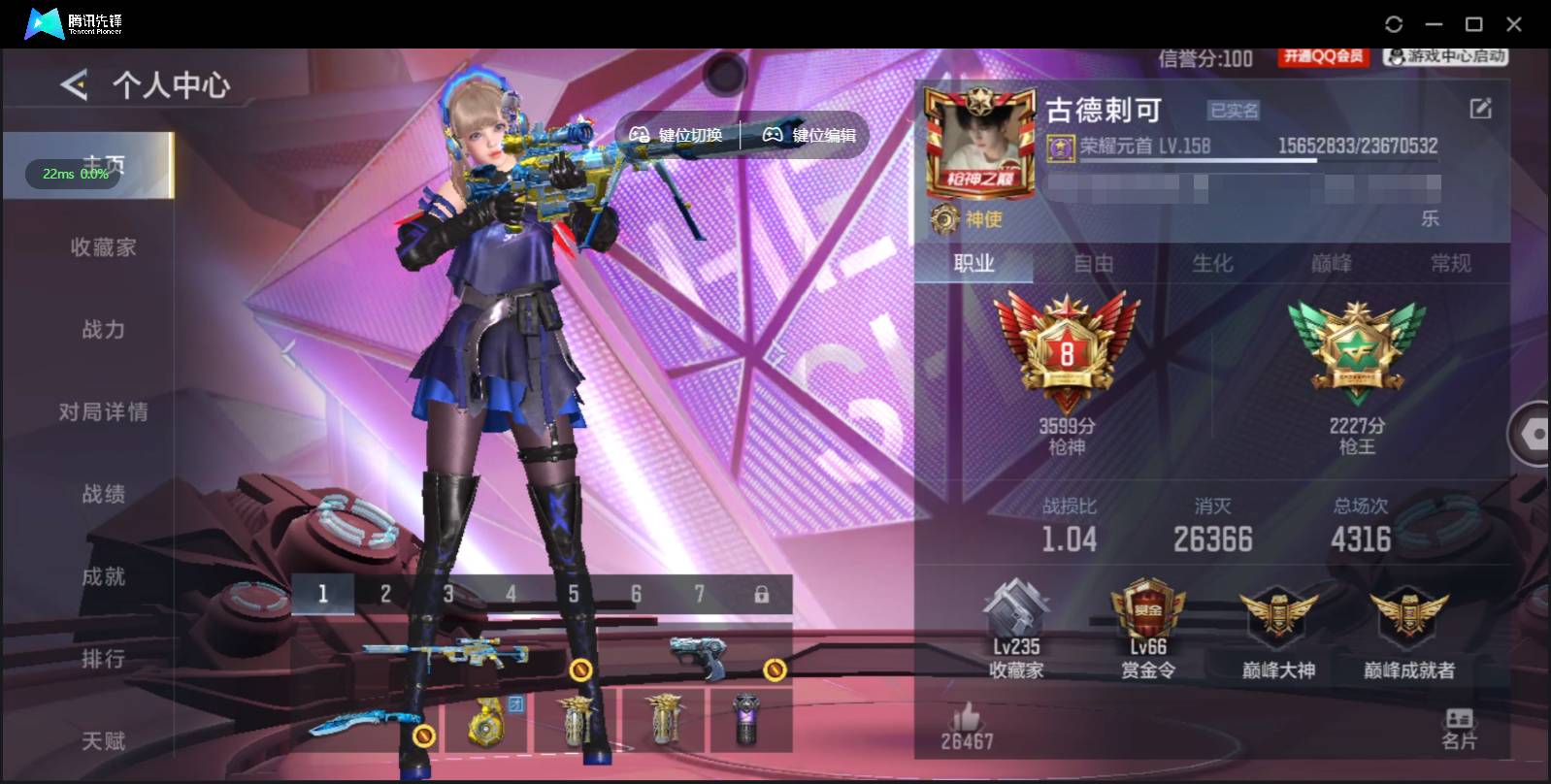
Task: Click the lock on the last loadout slot
Action: tap(762, 592)
